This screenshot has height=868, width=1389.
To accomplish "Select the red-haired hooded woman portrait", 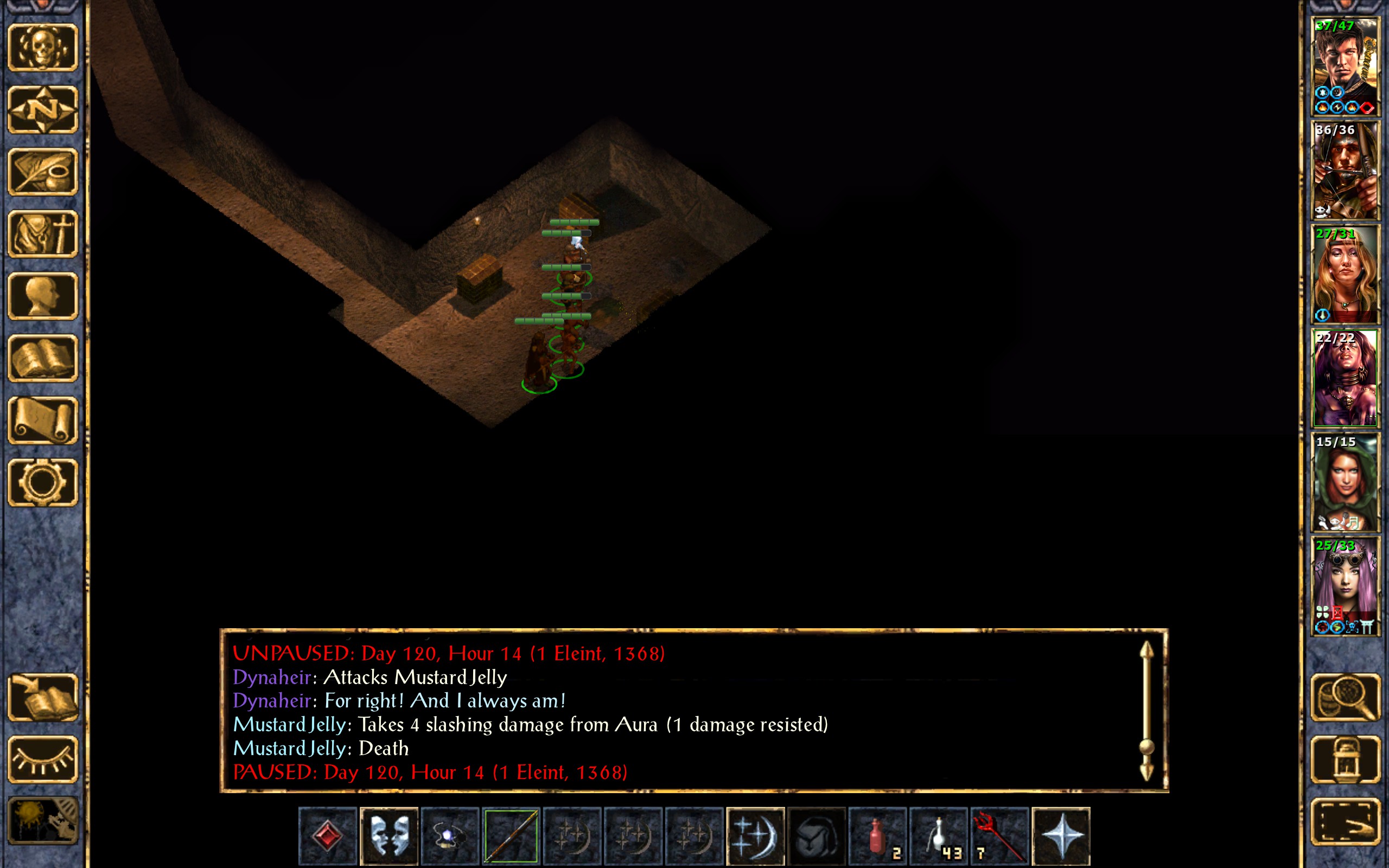I will (x=1345, y=482).
